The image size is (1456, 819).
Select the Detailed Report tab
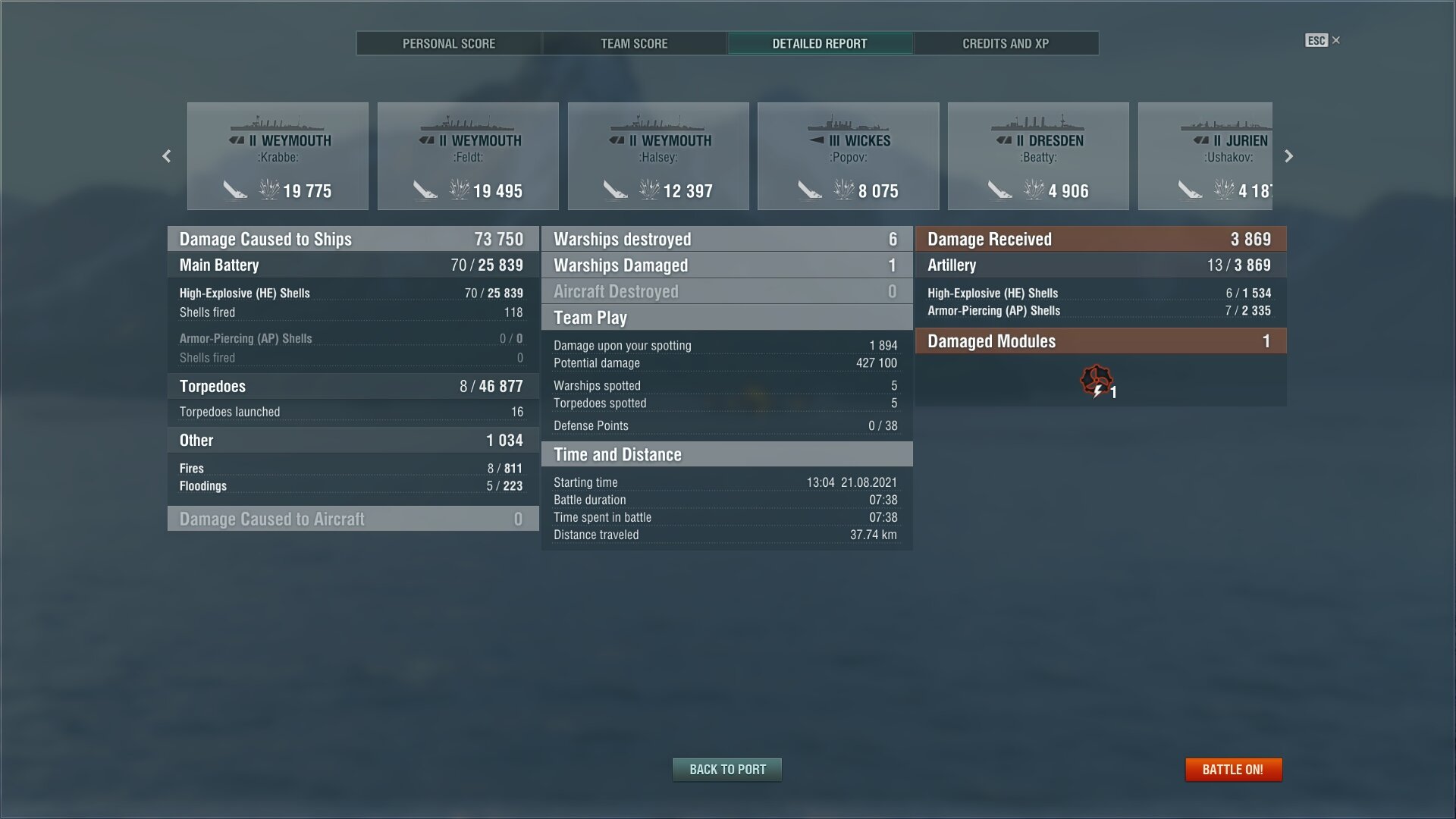820,43
